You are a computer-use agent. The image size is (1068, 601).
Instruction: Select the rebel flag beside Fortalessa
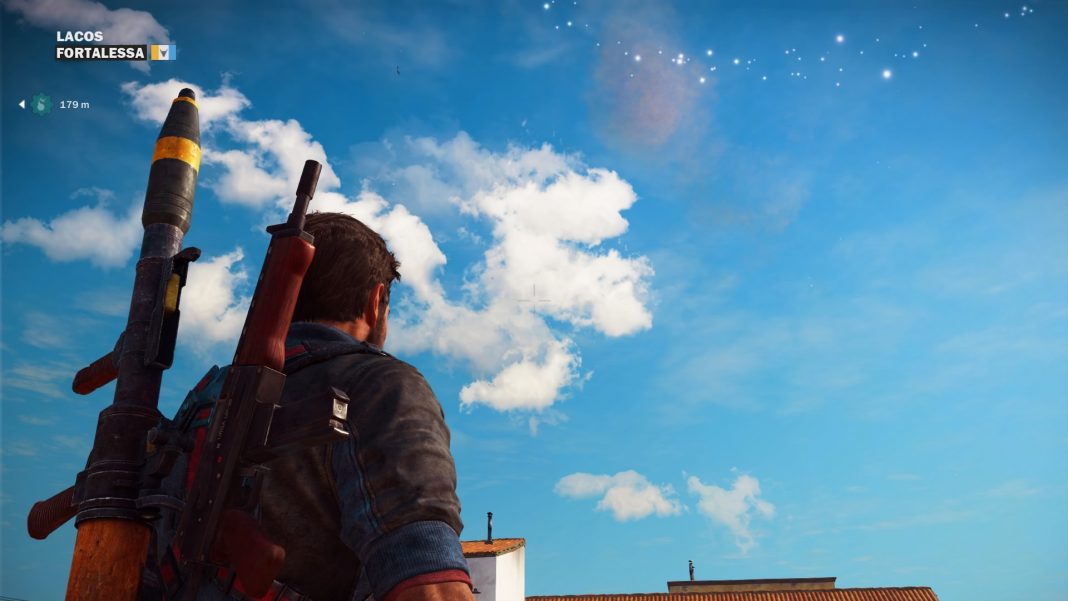pyautogui.click(x=163, y=52)
